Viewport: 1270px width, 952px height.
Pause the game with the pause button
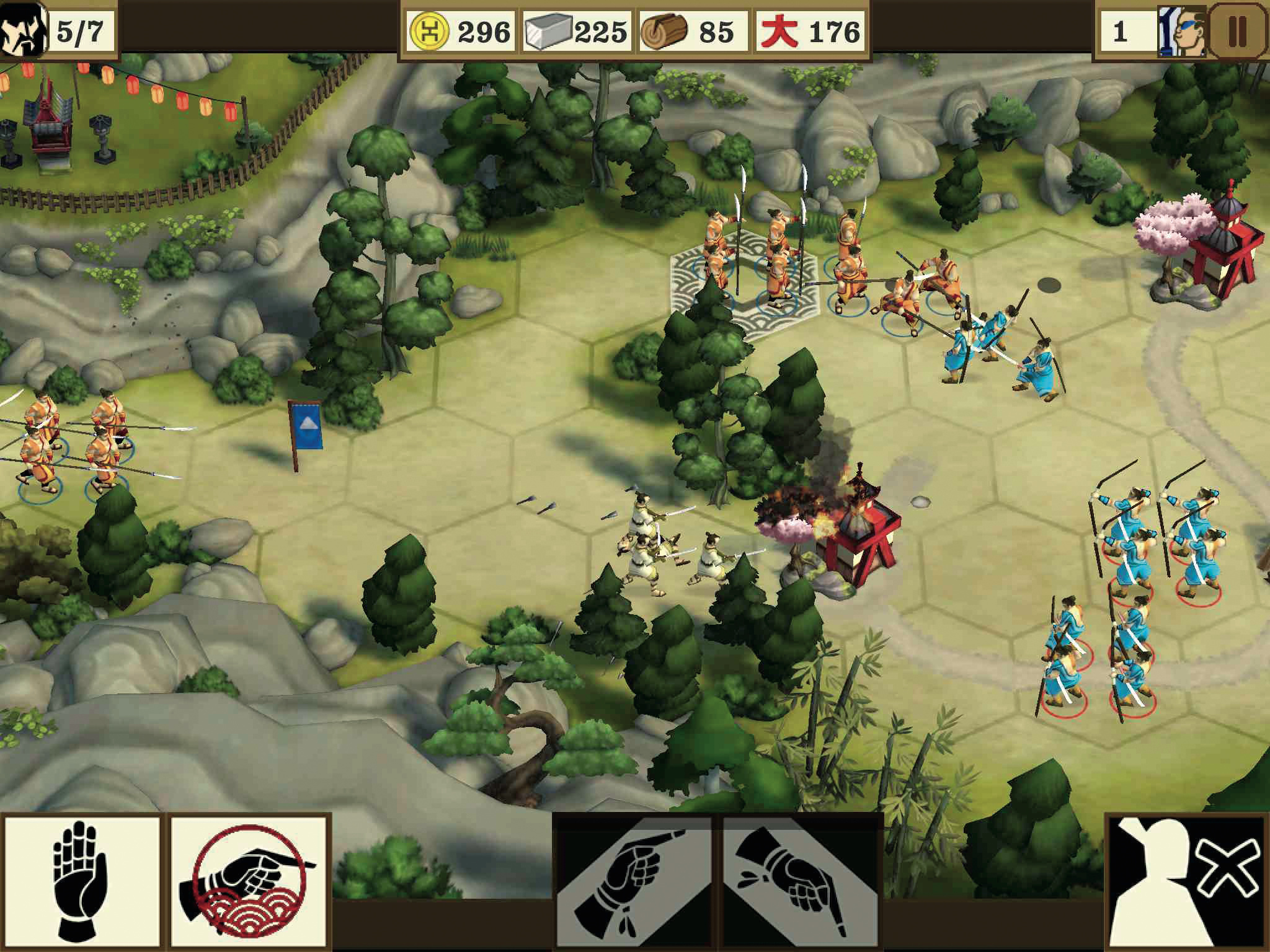1237,30
